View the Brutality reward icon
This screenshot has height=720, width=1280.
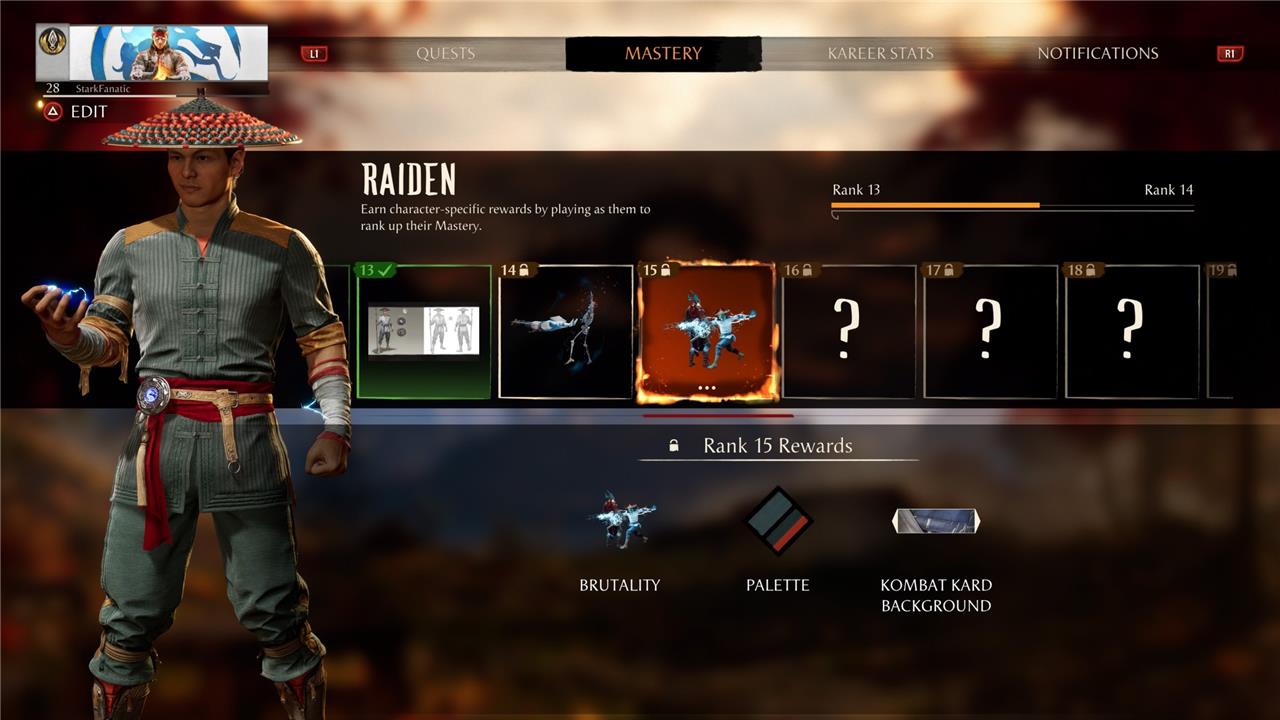click(620, 521)
